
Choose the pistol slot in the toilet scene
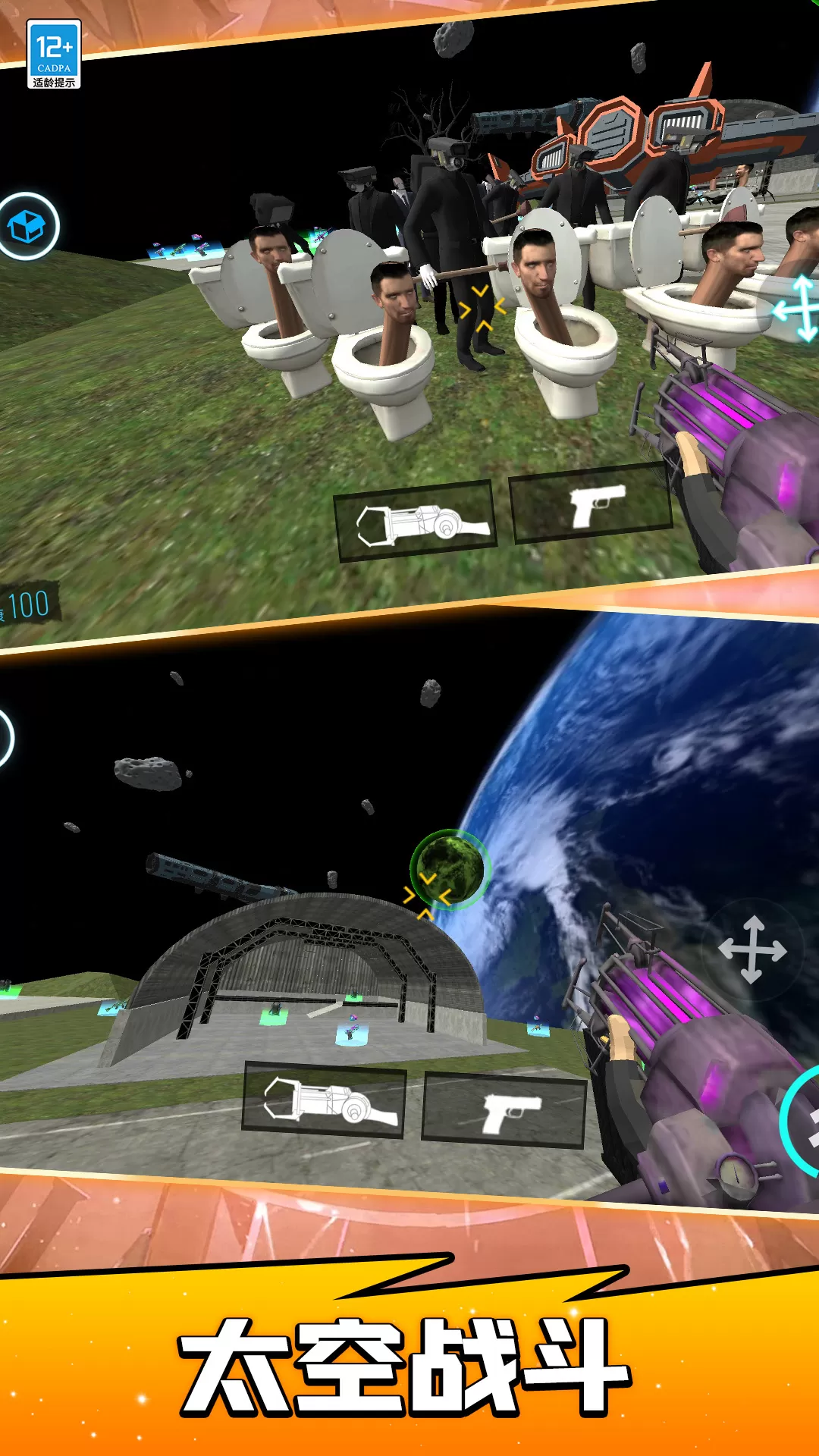tap(592, 504)
